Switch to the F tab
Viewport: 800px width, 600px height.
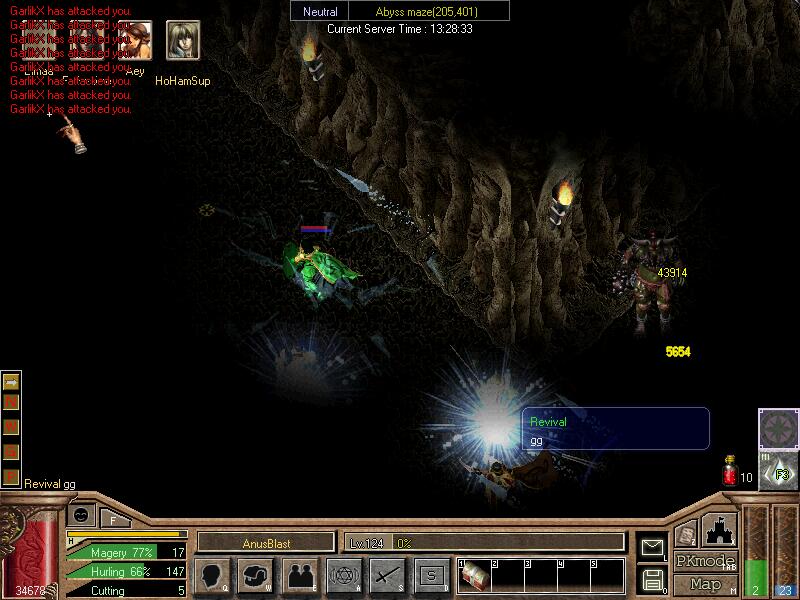coord(114,519)
